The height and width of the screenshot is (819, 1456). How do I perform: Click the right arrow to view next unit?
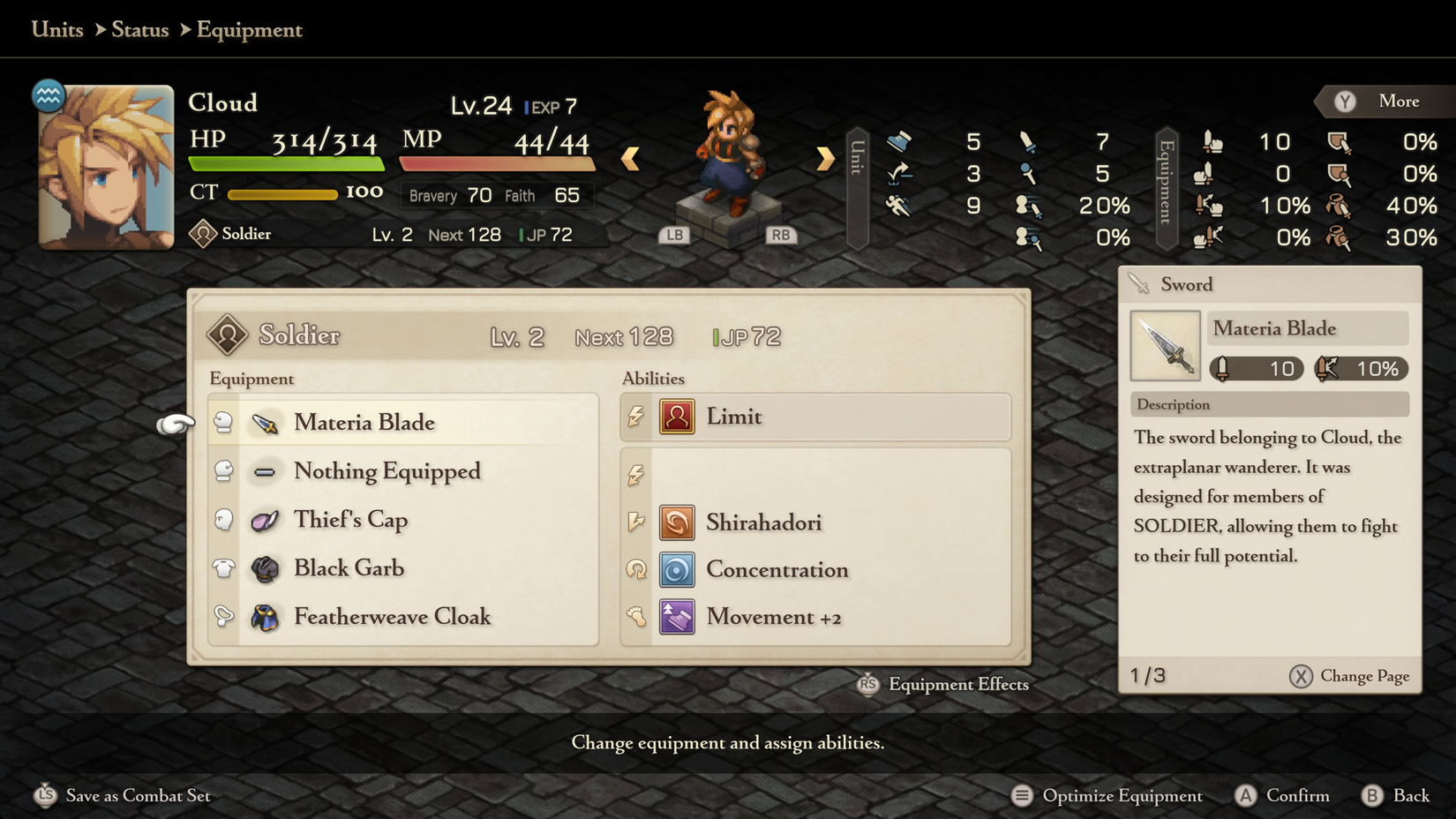(824, 157)
